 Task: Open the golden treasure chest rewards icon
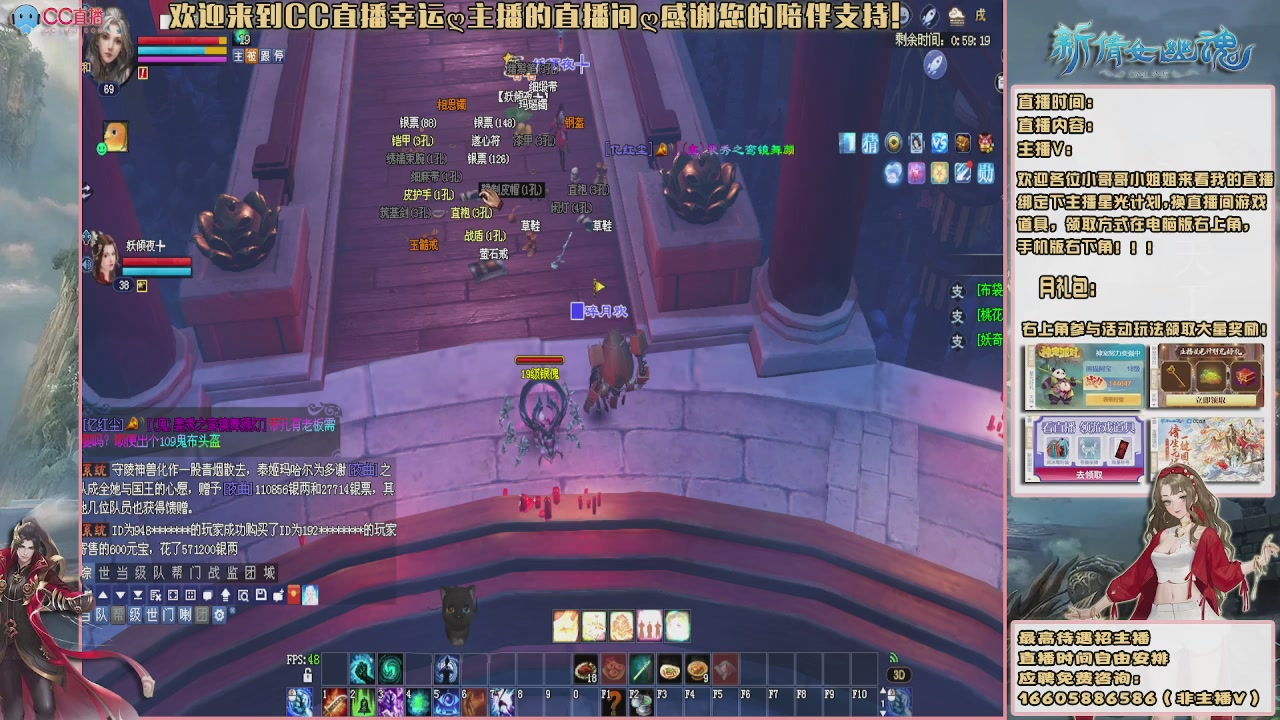coord(963,143)
